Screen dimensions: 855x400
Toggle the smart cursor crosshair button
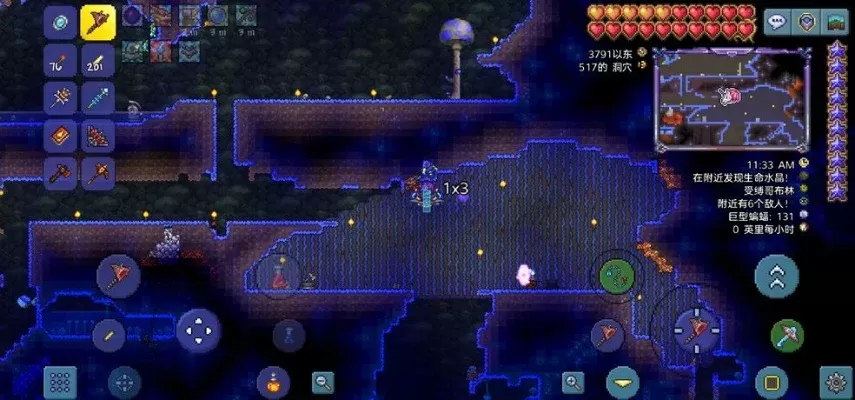coord(124,381)
